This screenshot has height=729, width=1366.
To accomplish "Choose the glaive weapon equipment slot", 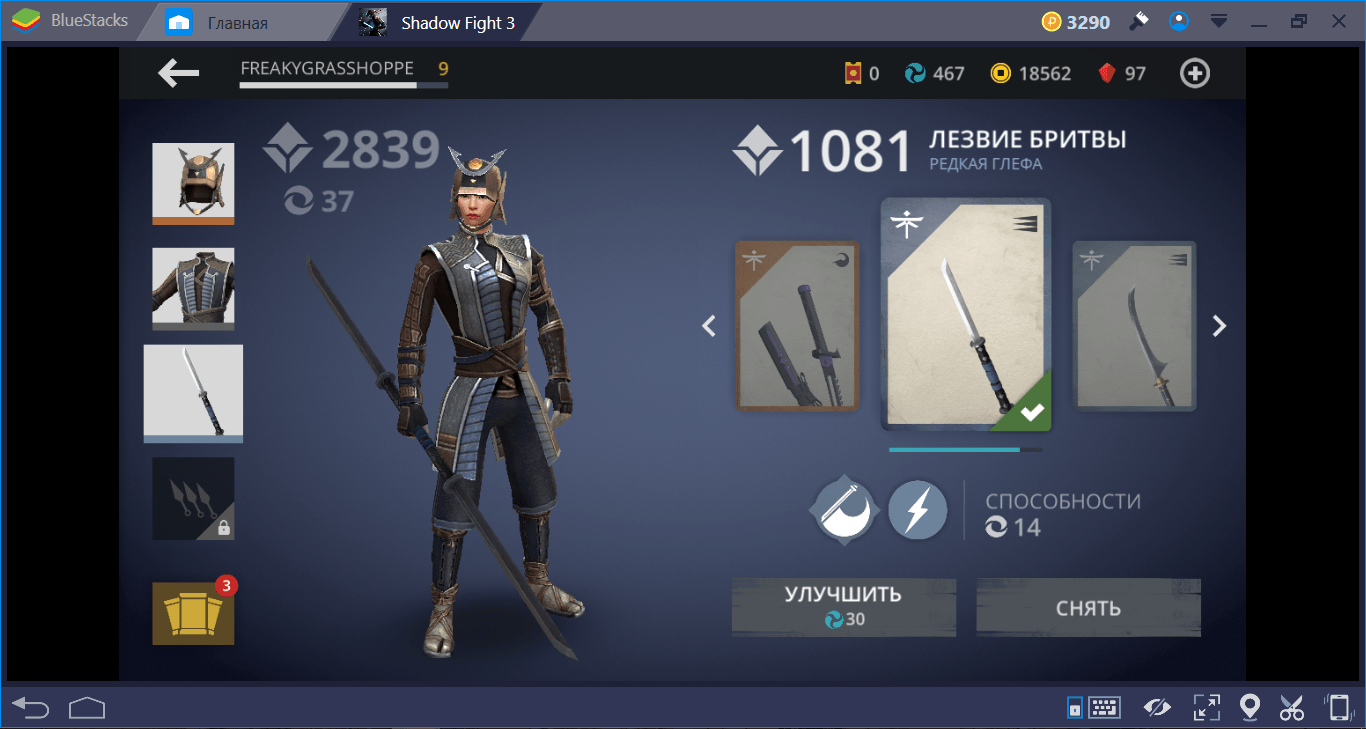I will [193, 393].
